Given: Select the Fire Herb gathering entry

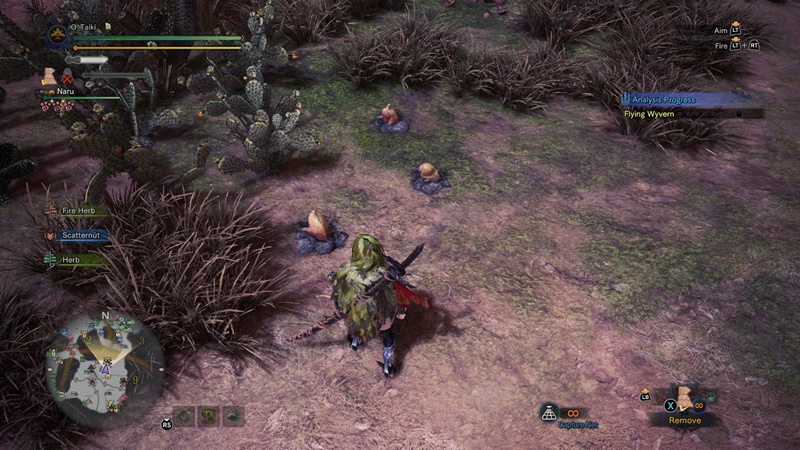Looking at the screenshot, I should 82,211.
